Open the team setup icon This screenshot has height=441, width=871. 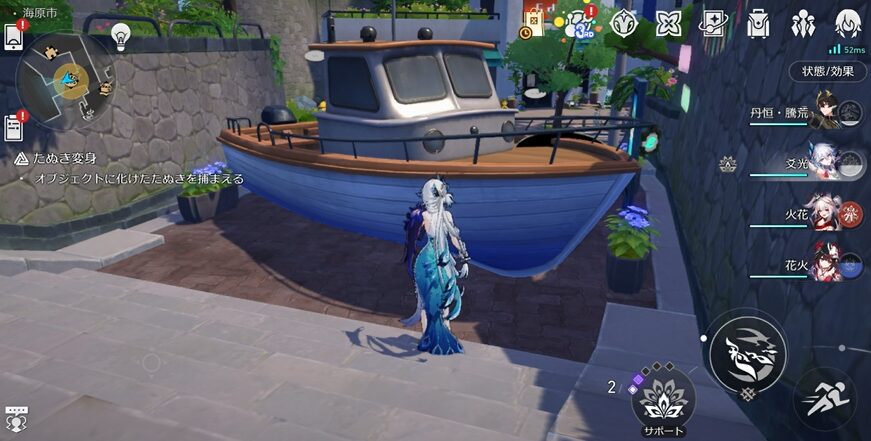click(x=803, y=23)
